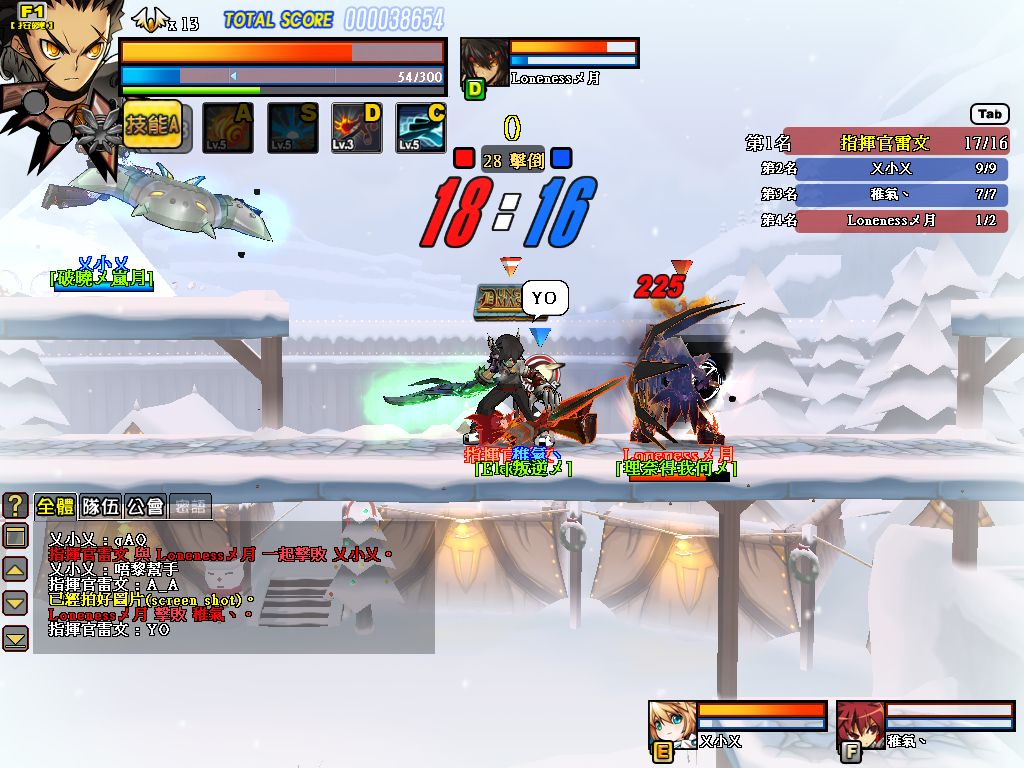The image size is (1024, 768).
Task: Switch to the 技能A skill set button
Action: [x=152, y=126]
